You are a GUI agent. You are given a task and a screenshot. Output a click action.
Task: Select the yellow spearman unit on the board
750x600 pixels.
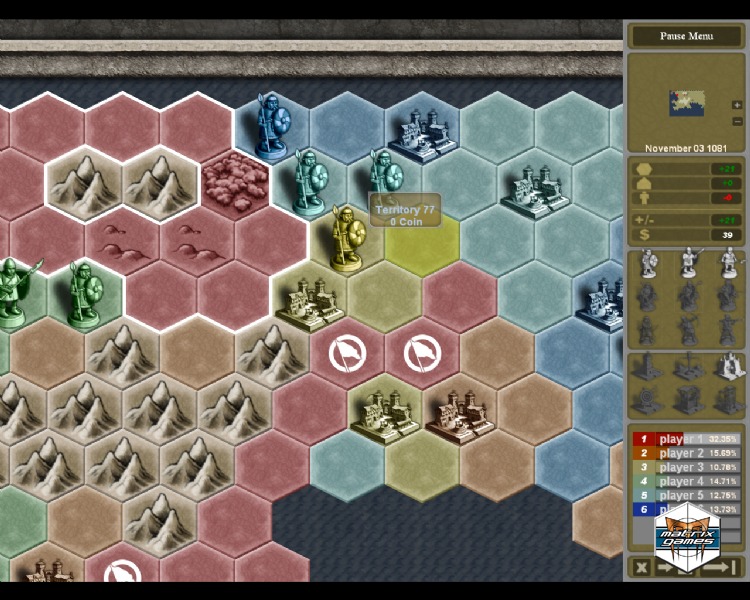(x=345, y=237)
